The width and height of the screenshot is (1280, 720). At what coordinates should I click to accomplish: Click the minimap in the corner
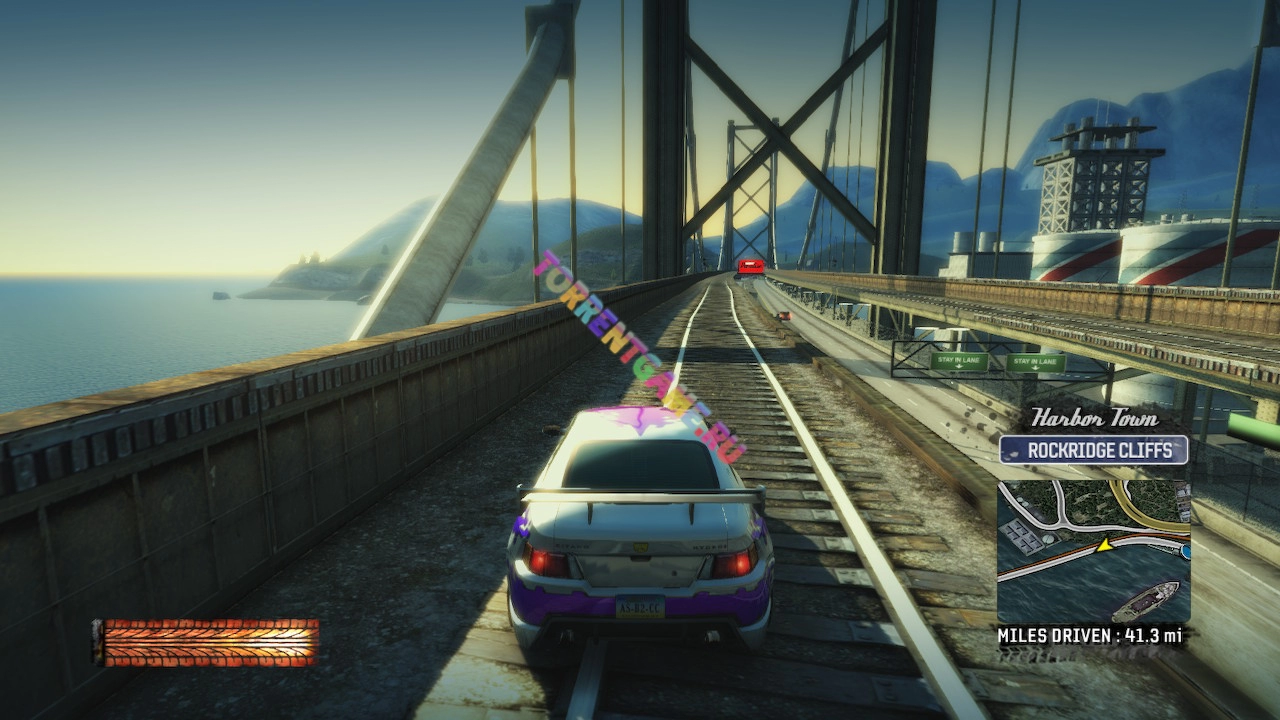(1093, 551)
